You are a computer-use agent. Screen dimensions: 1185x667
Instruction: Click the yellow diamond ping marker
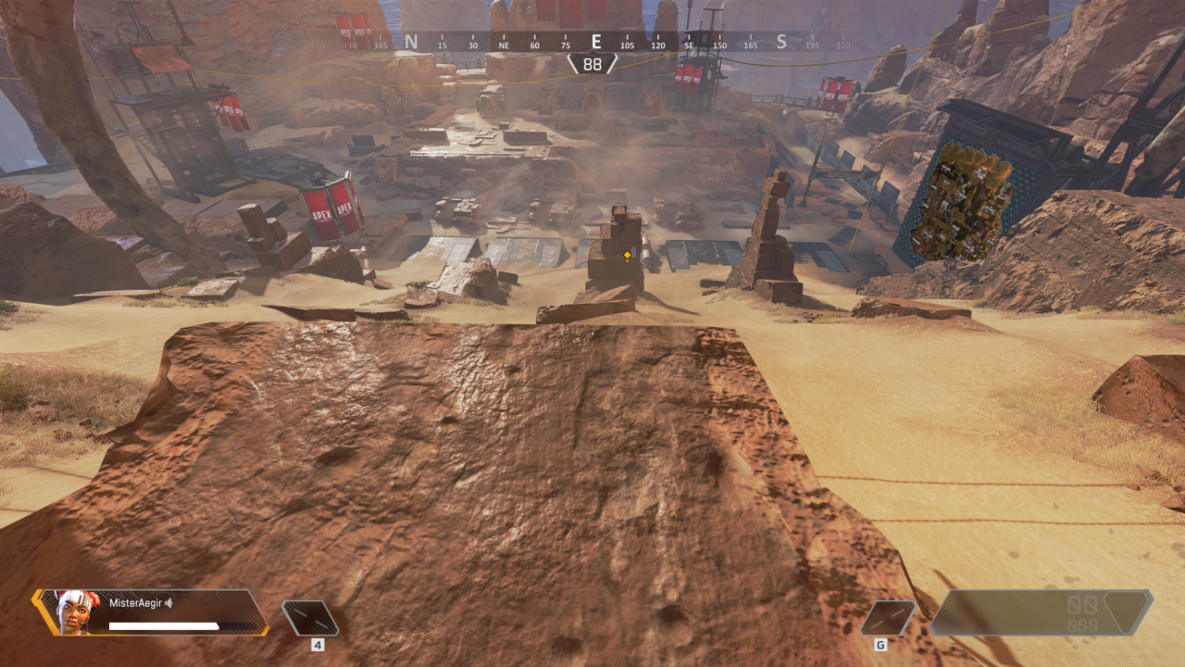click(x=627, y=256)
